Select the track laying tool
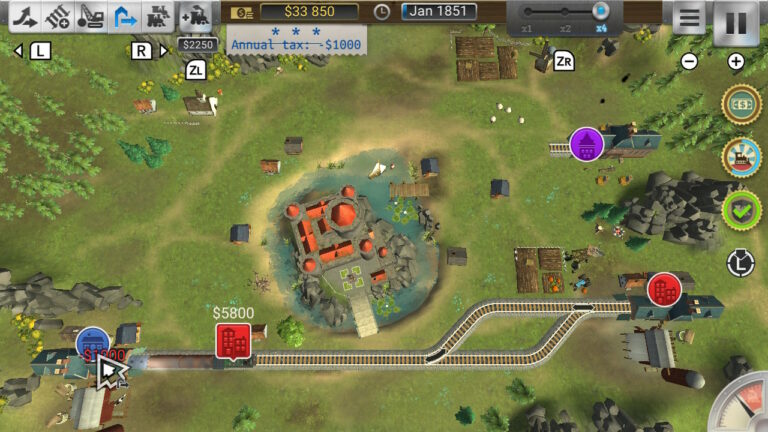Viewport: 768px width, 432px height. [x=25, y=17]
